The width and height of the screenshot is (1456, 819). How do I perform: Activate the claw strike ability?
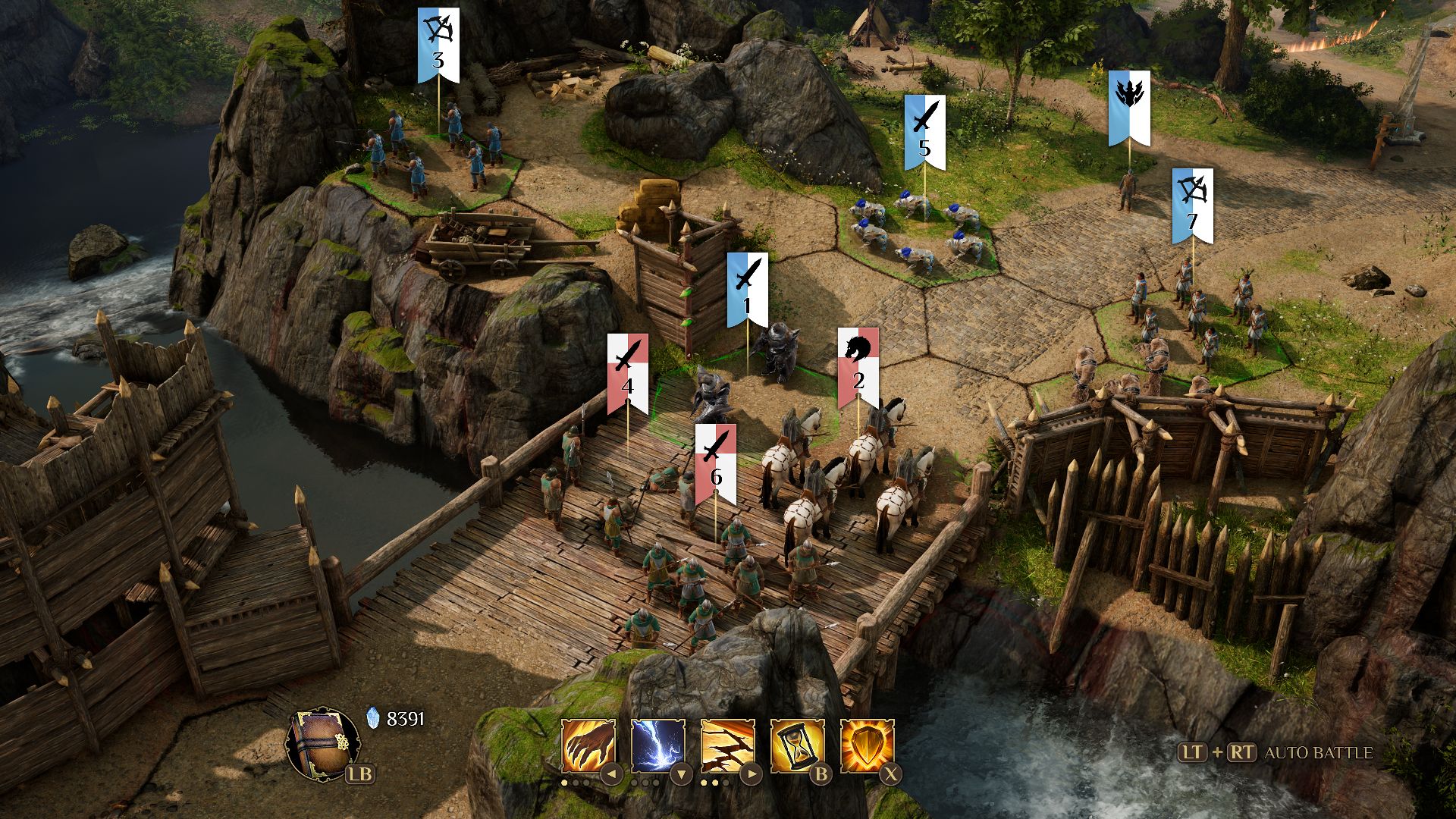pyautogui.click(x=588, y=746)
